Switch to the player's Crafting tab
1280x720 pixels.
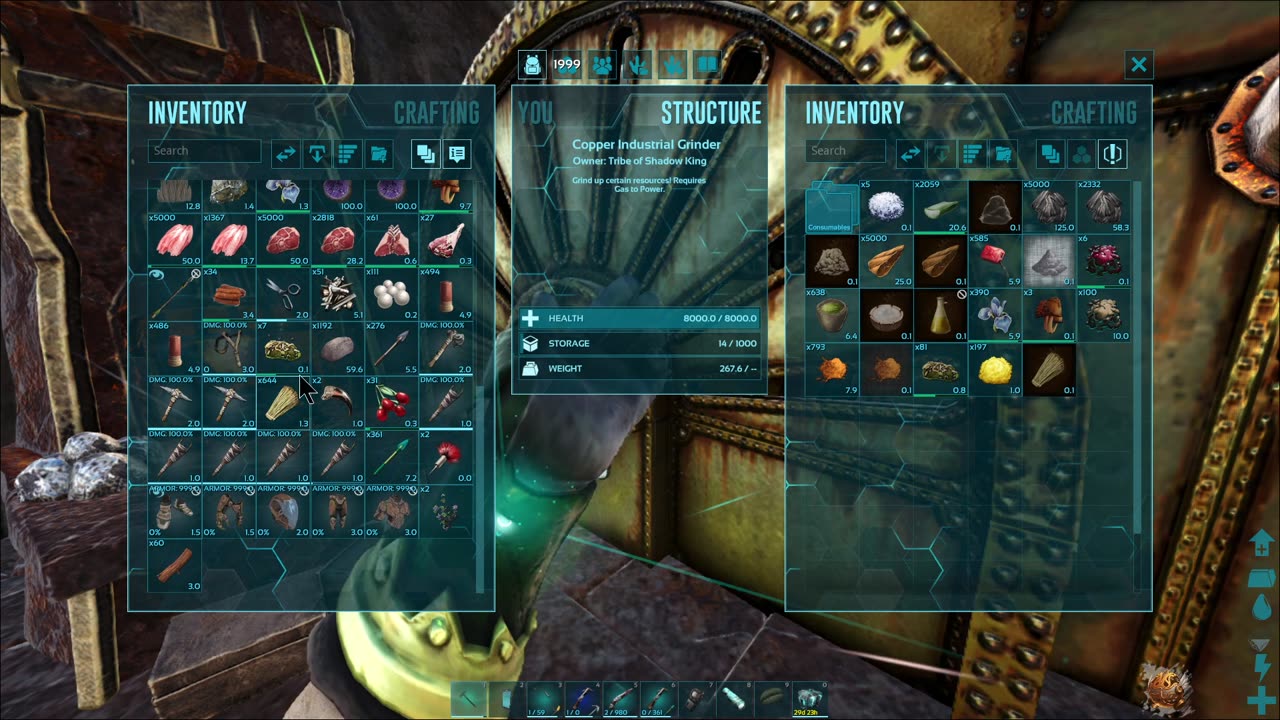pyautogui.click(x=436, y=112)
